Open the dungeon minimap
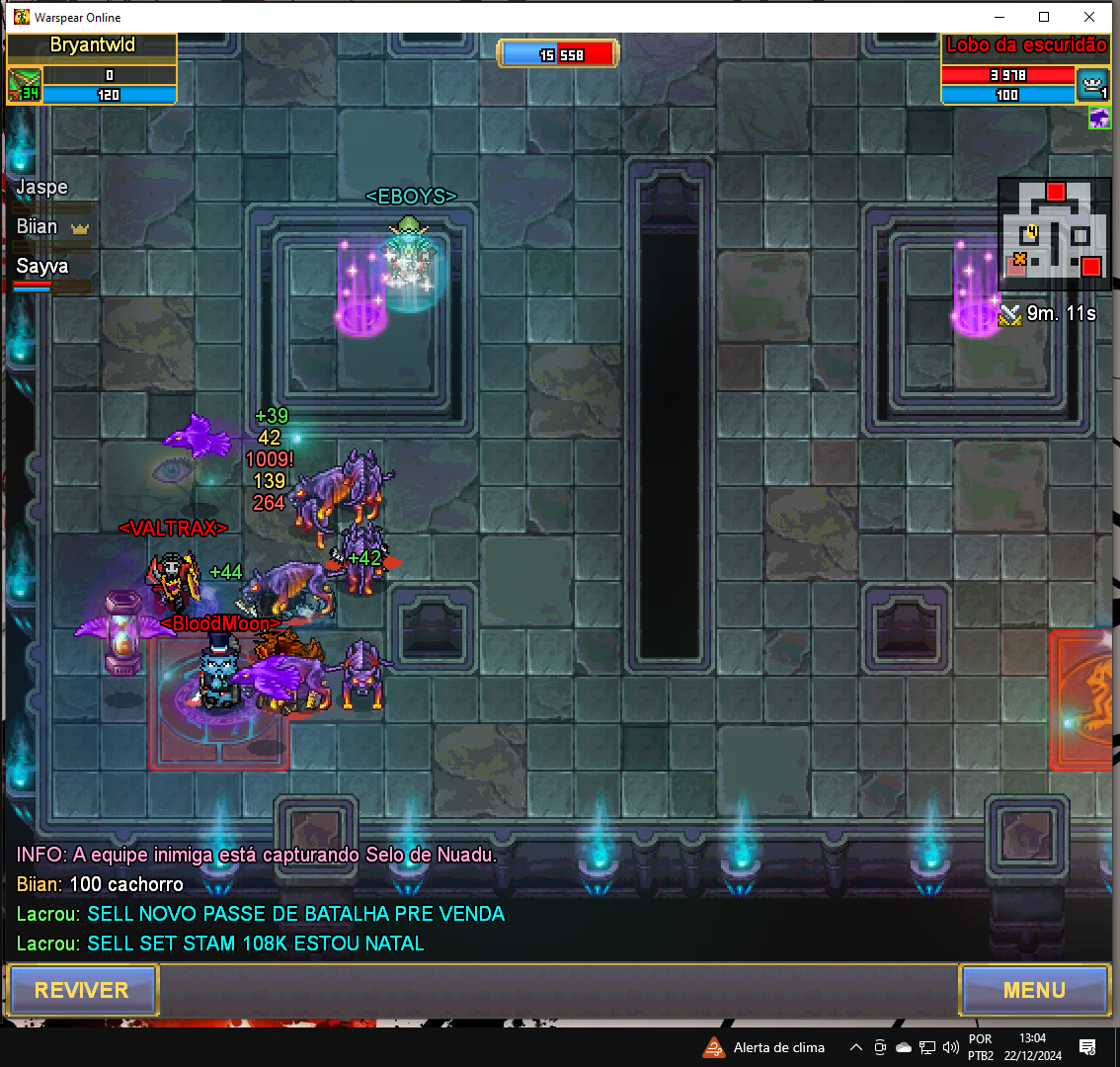This screenshot has height=1067, width=1120. point(1054,233)
